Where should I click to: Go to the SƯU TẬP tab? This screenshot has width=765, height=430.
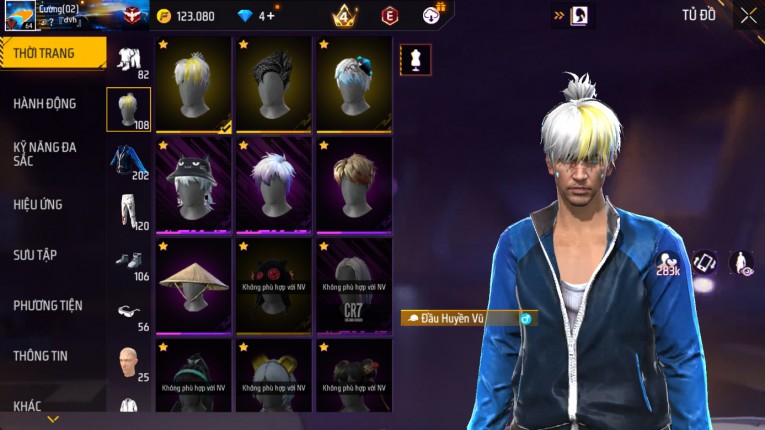point(35,255)
